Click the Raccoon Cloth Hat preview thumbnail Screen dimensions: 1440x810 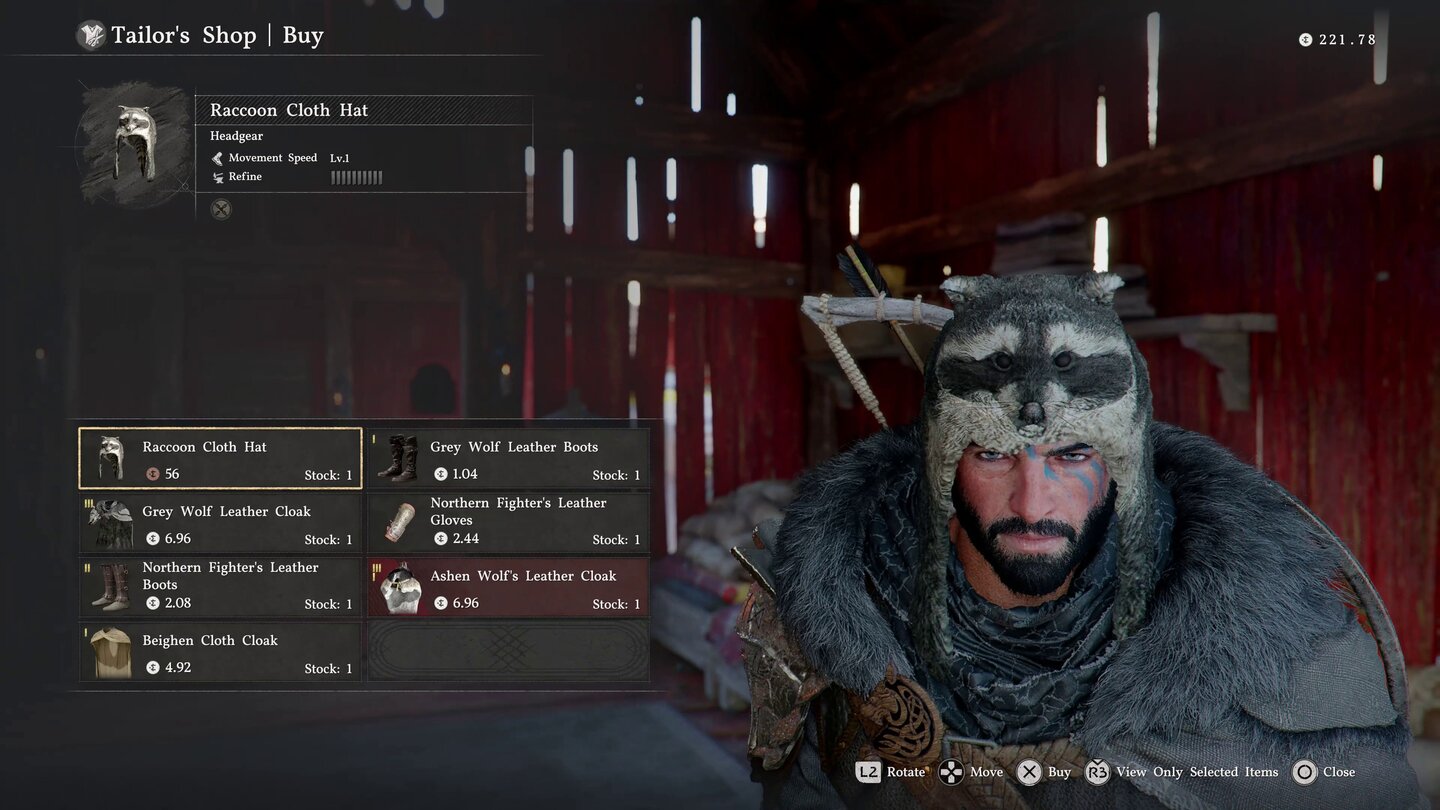(x=135, y=143)
